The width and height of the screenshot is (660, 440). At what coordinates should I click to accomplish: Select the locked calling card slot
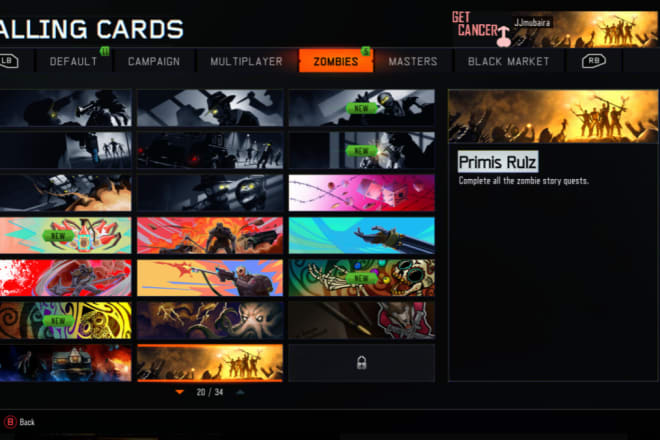pos(361,362)
